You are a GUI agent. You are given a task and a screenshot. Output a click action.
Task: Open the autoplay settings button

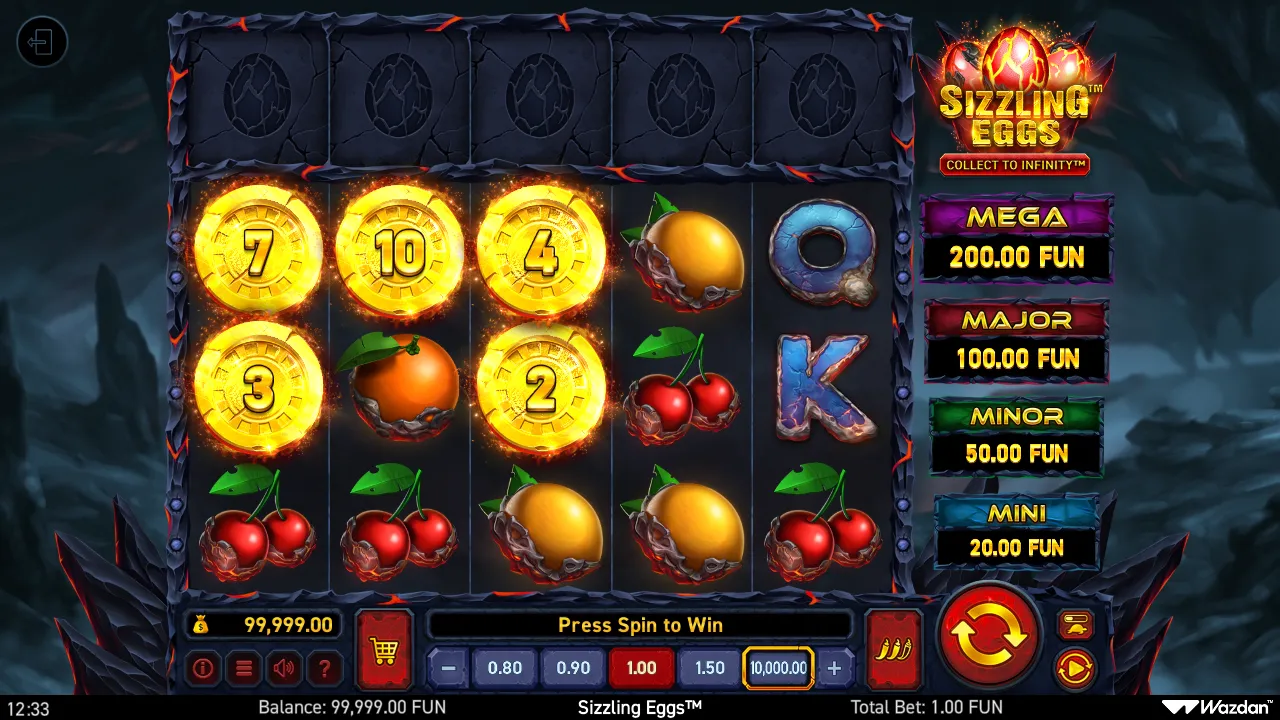pos(1075,667)
